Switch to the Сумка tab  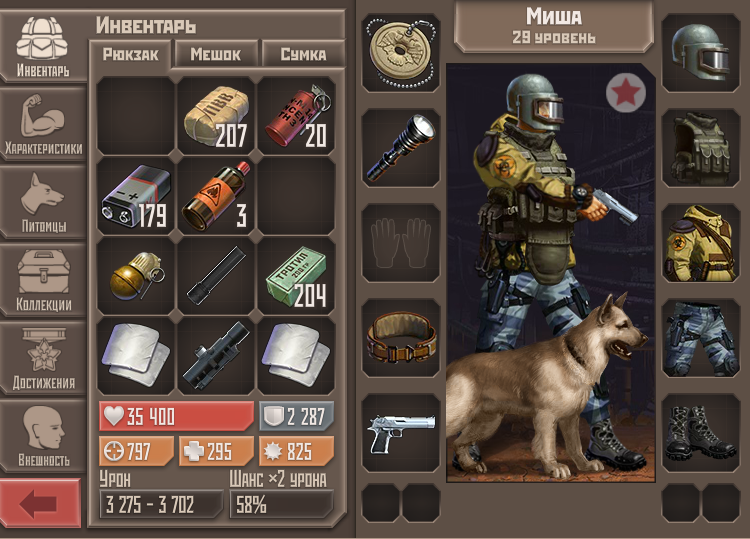tap(303, 54)
